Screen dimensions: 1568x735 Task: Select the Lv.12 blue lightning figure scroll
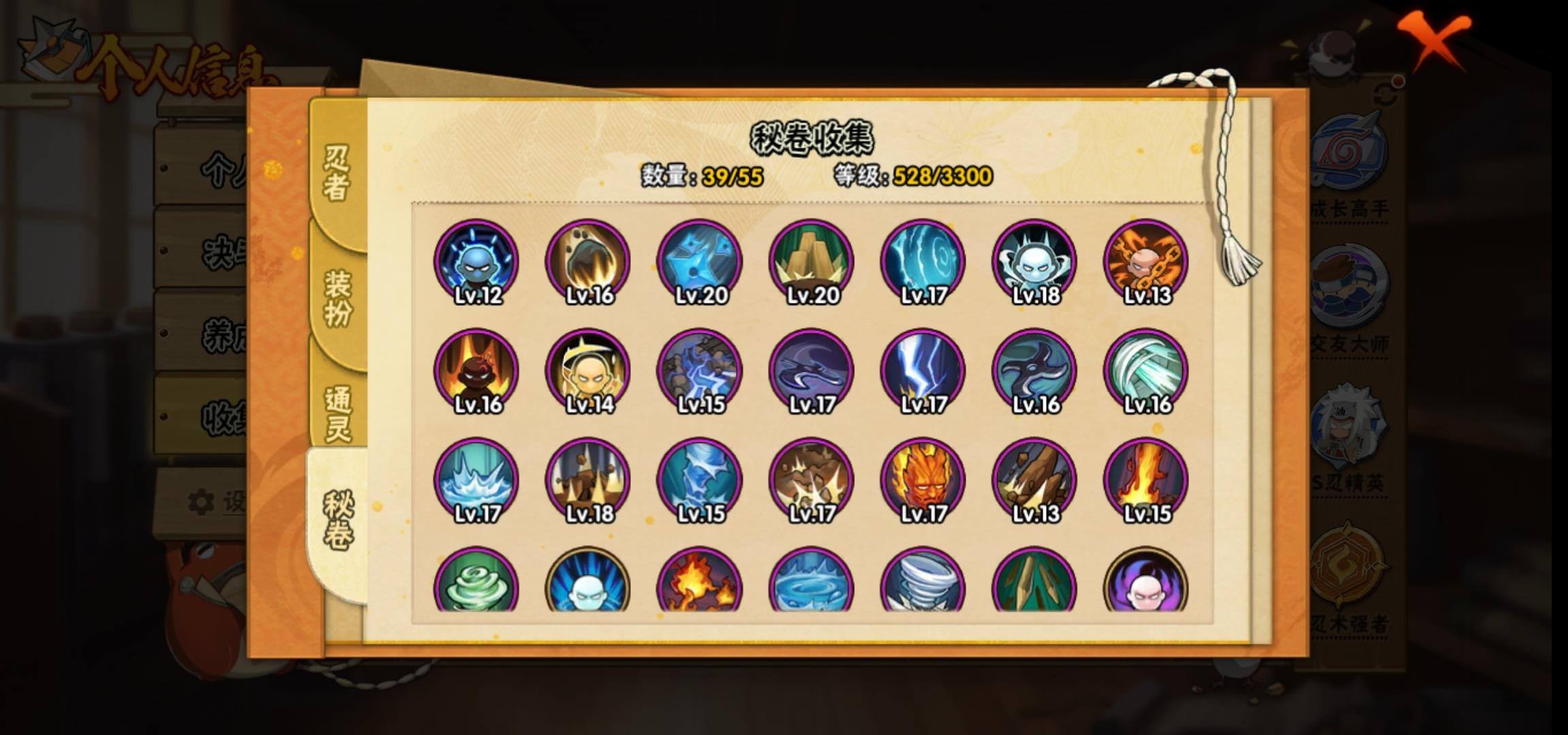pyautogui.click(x=476, y=262)
